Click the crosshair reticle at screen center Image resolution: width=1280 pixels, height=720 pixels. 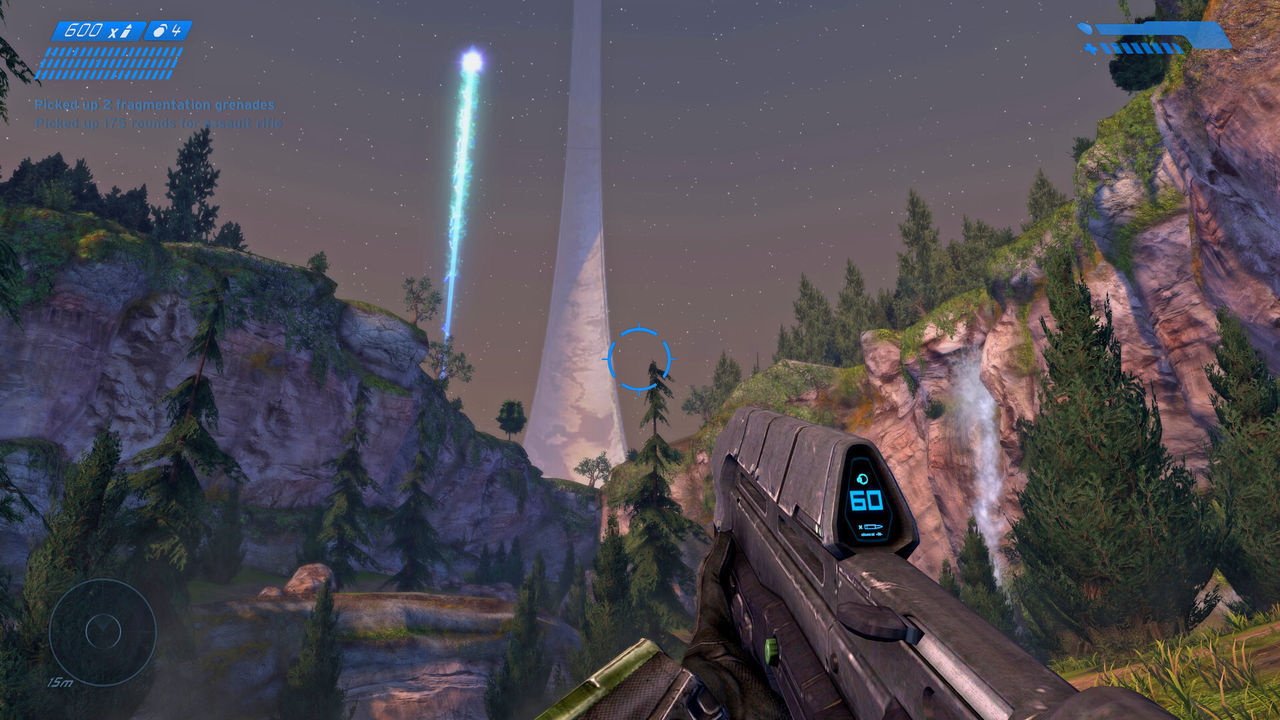(640, 360)
